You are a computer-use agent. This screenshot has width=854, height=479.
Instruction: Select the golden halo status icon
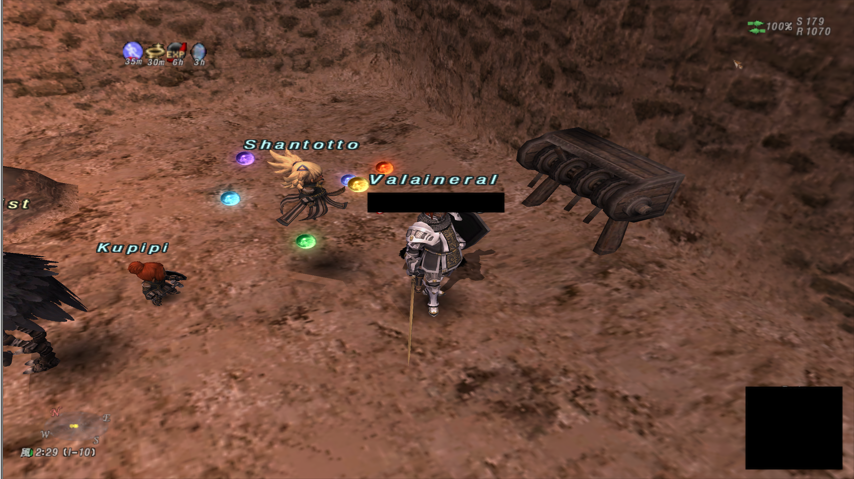point(155,51)
